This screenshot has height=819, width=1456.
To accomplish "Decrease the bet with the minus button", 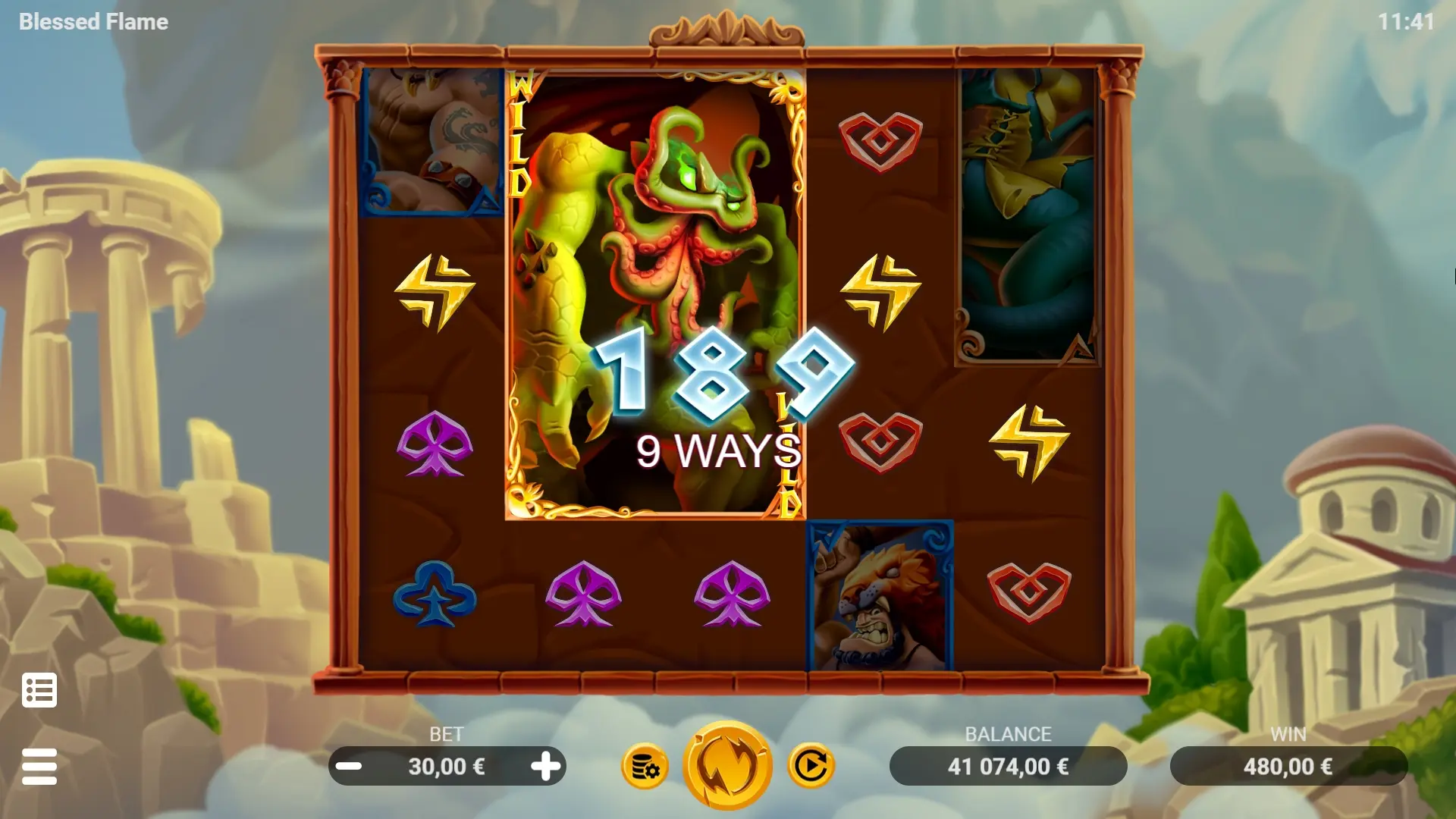I will [x=349, y=767].
